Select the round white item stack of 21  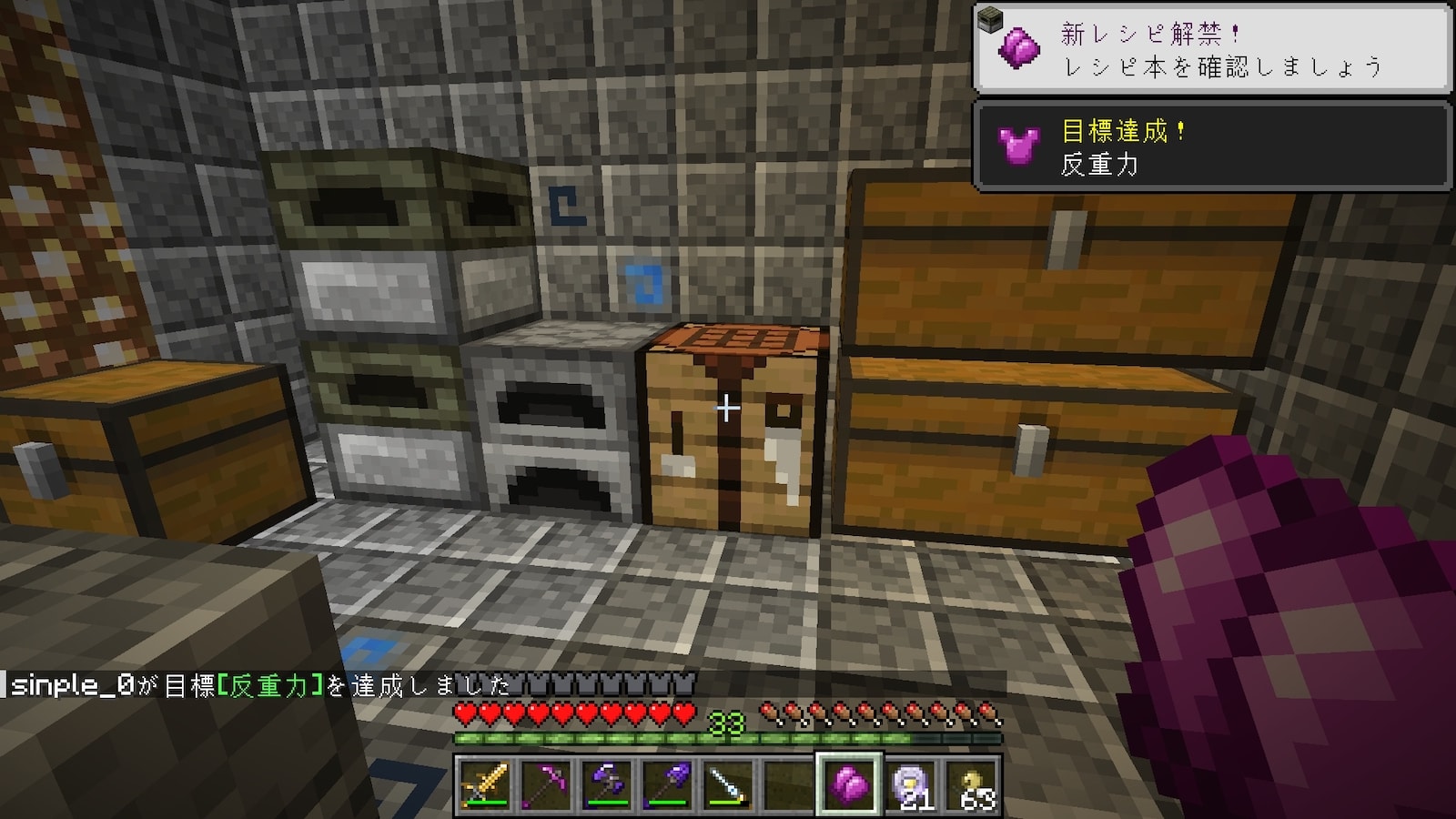click(x=910, y=784)
